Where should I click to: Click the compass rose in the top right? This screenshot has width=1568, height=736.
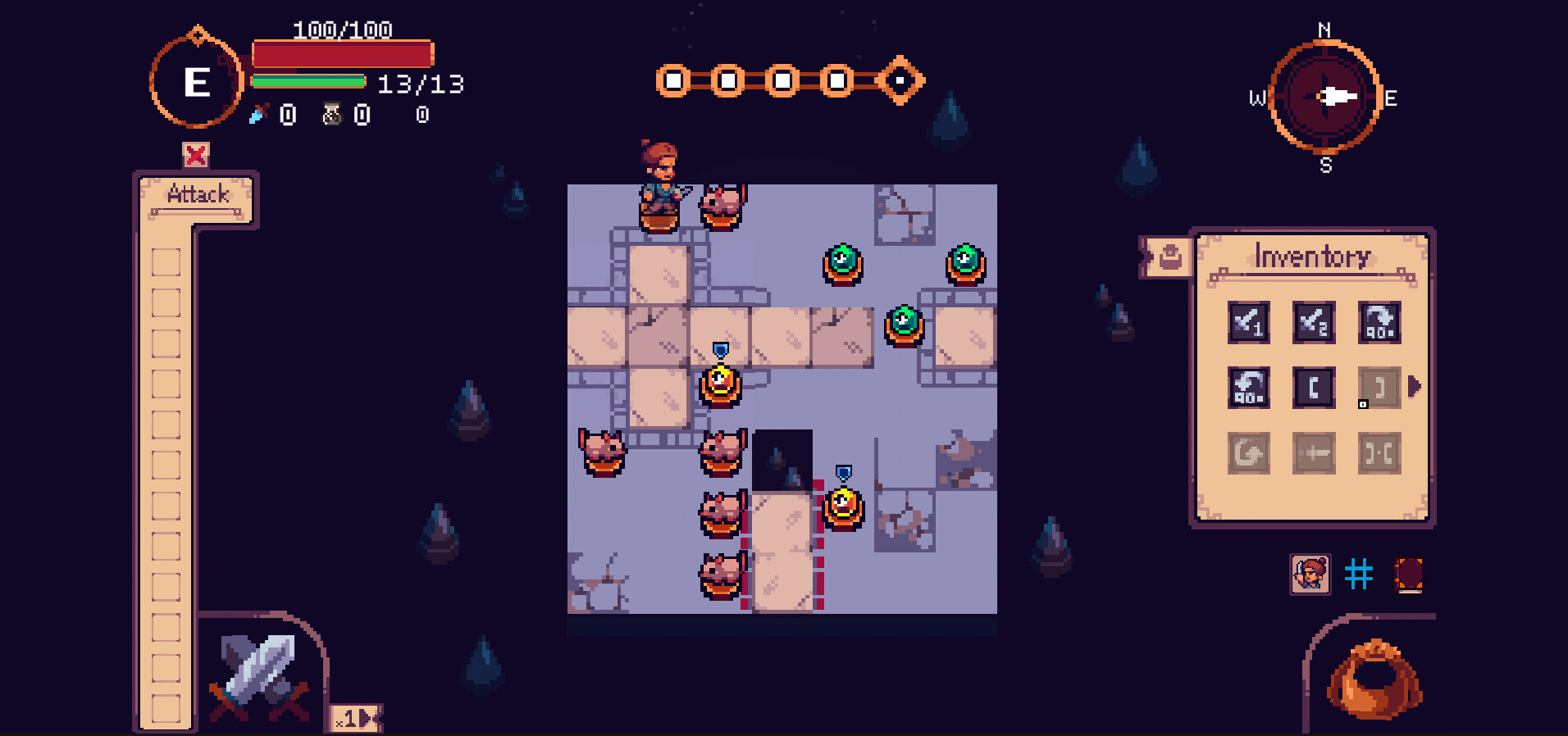coord(1326,98)
